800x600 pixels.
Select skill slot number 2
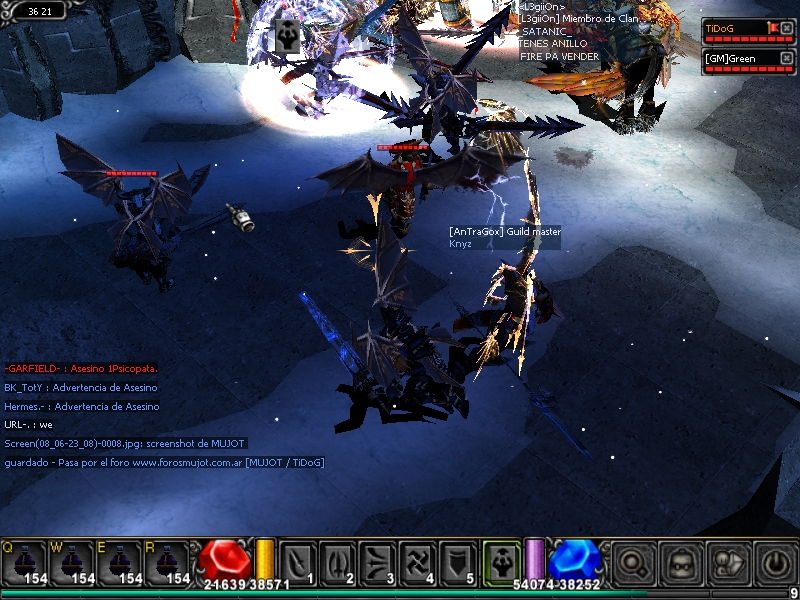pyautogui.click(x=338, y=562)
